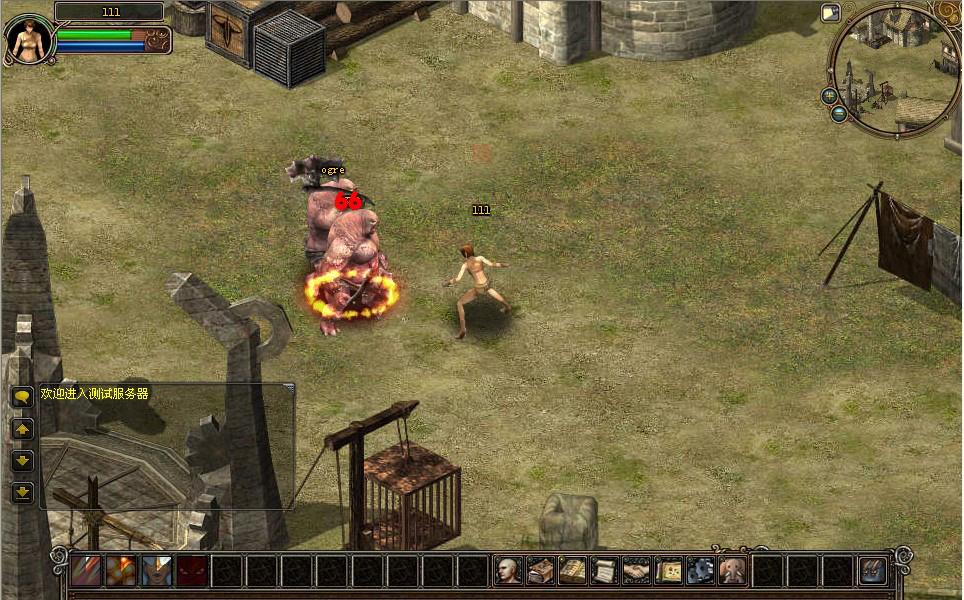Open the chest and book icon
Screen dimensions: 964x600
pyautogui.click(x=541, y=571)
